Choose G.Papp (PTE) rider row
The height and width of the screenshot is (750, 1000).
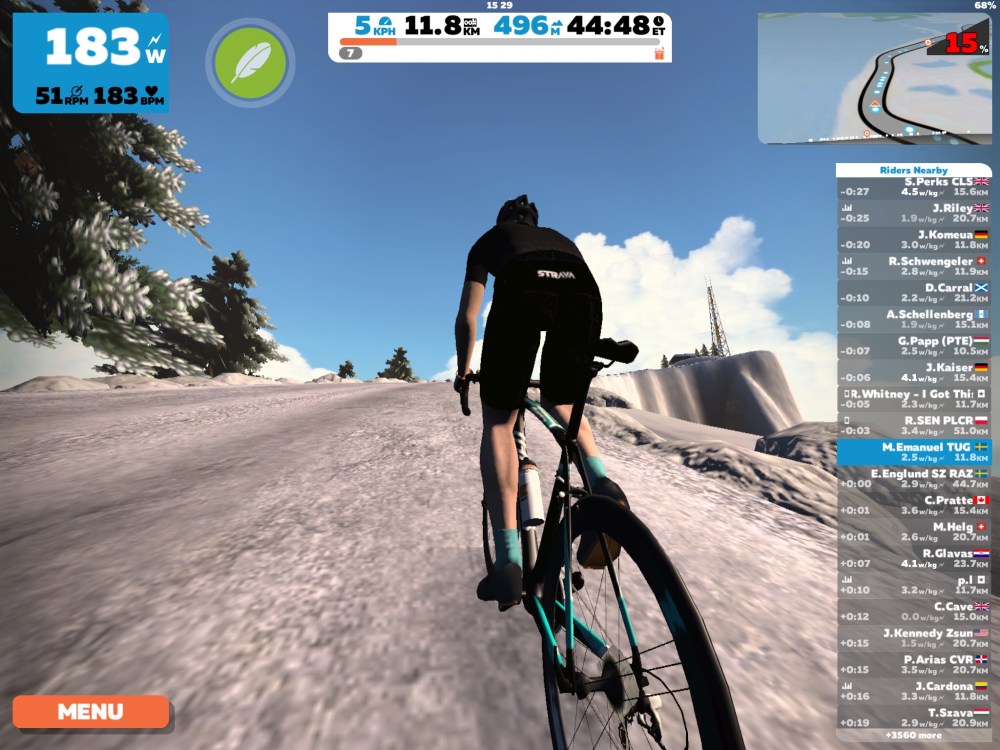tap(914, 346)
